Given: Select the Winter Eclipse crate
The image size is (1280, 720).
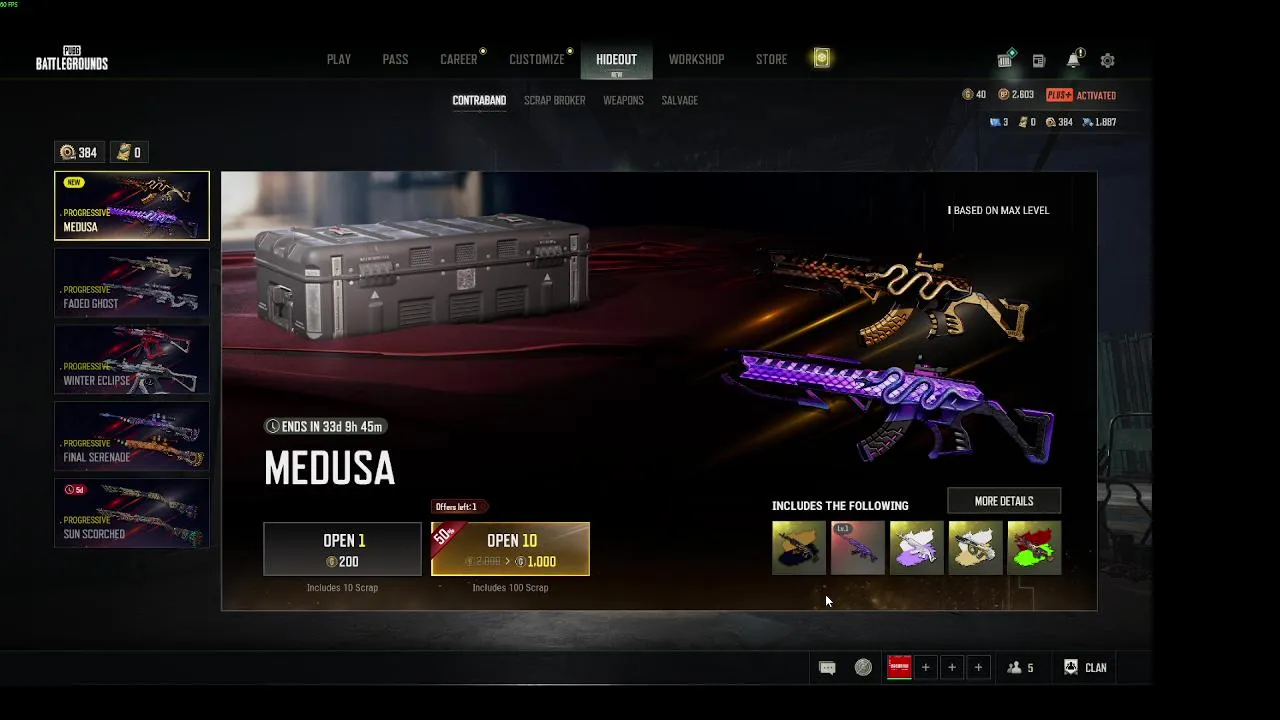Looking at the screenshot, I should (132, 360).
